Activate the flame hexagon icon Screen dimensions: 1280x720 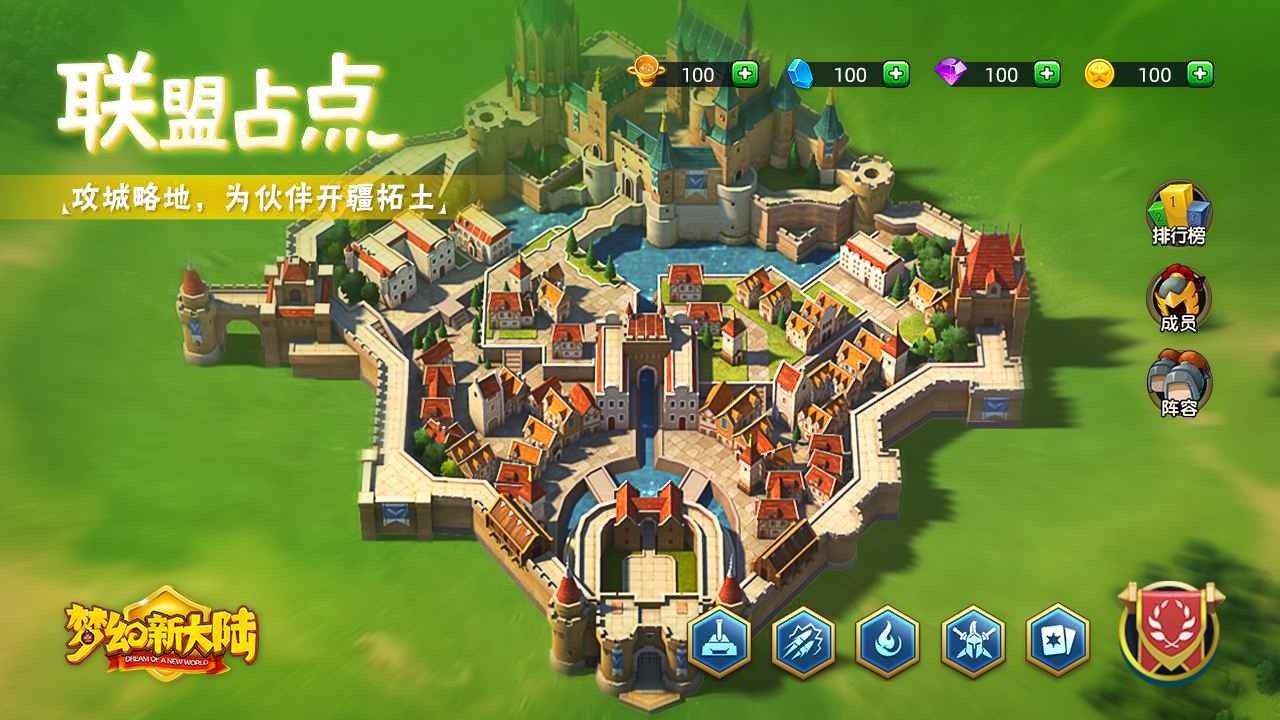coord(888,641)
